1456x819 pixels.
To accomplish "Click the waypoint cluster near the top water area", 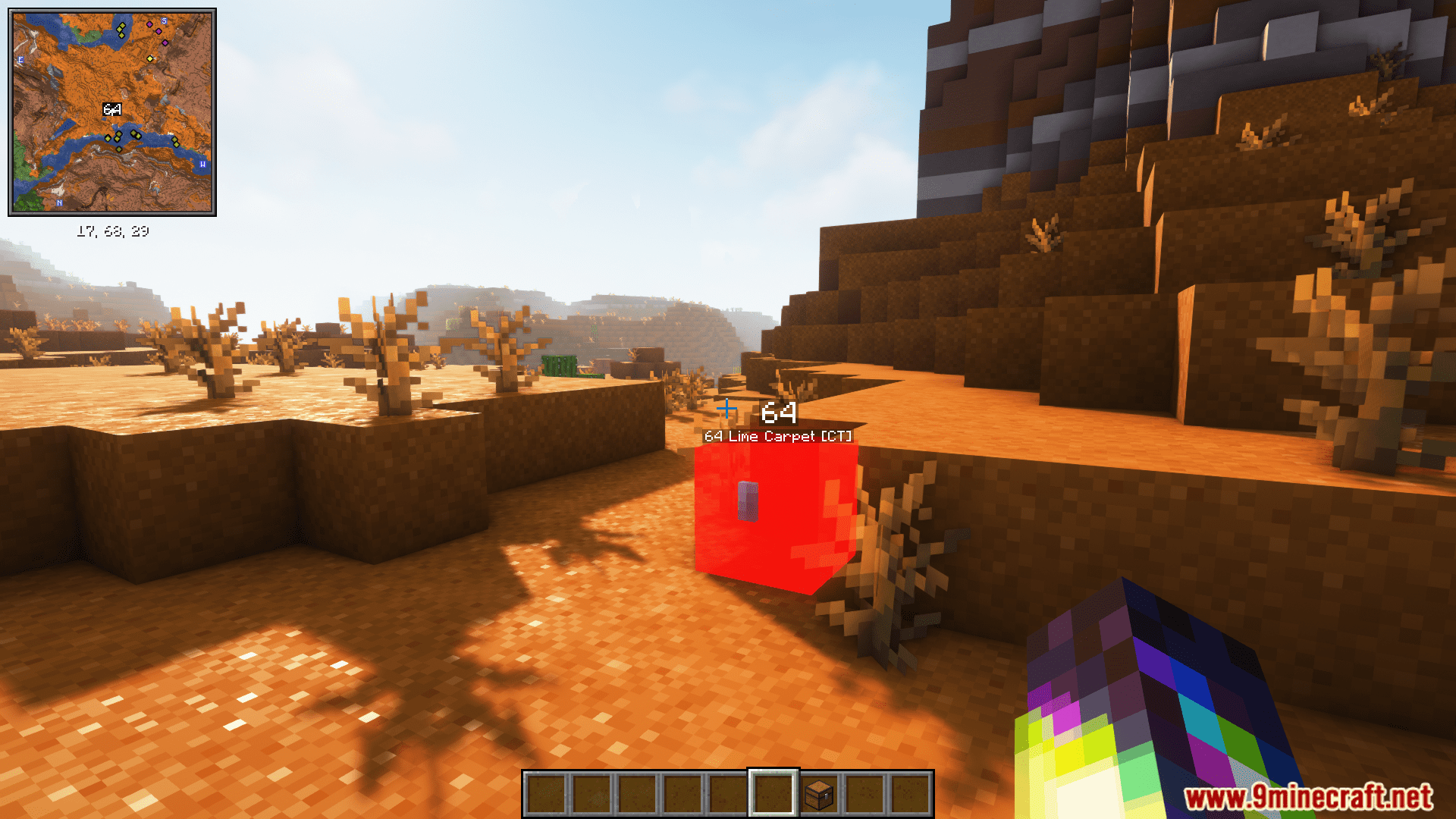I will pyautogui.click(x=121, y=28).
